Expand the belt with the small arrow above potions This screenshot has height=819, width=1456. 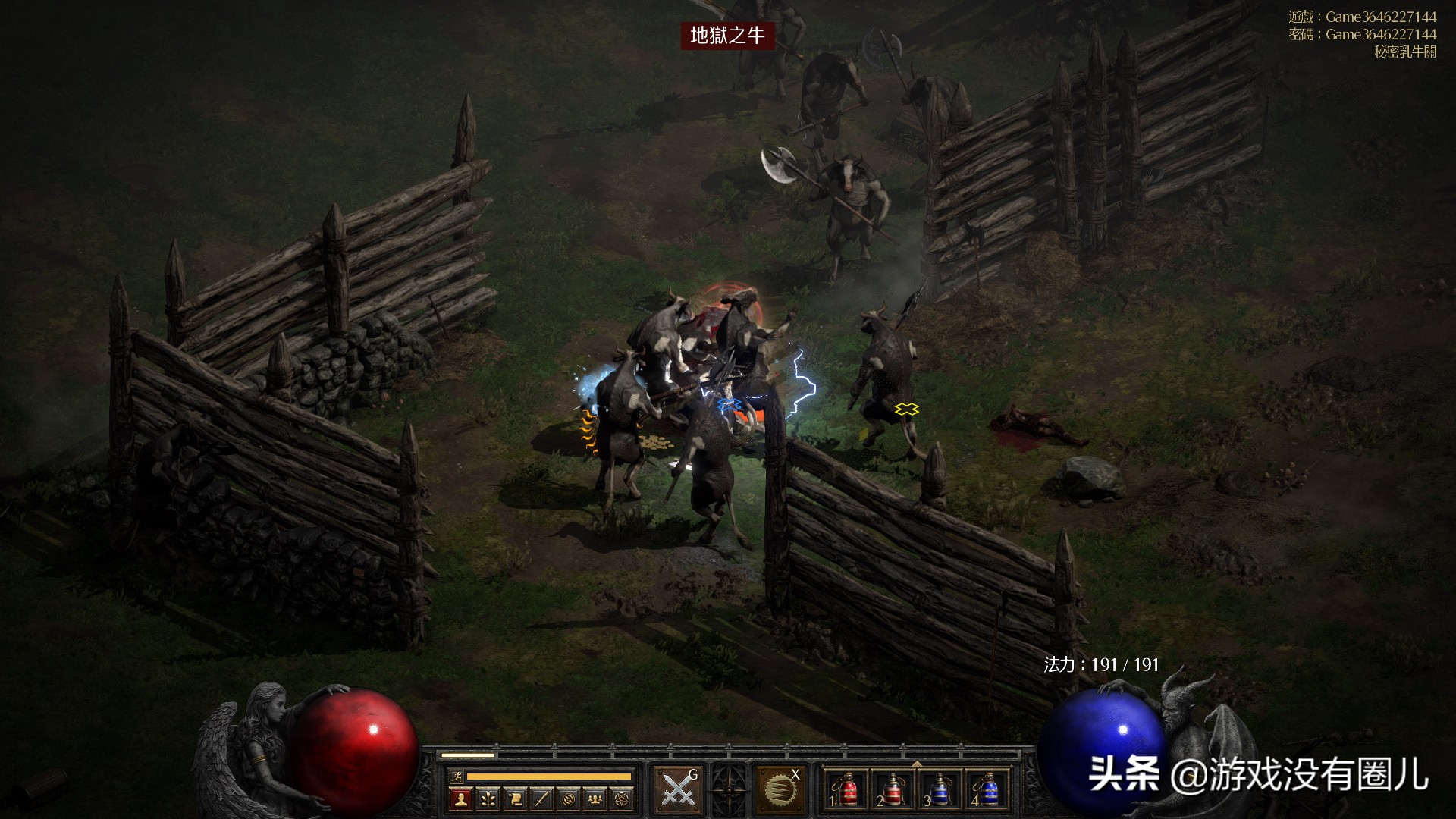click(916, 764)
